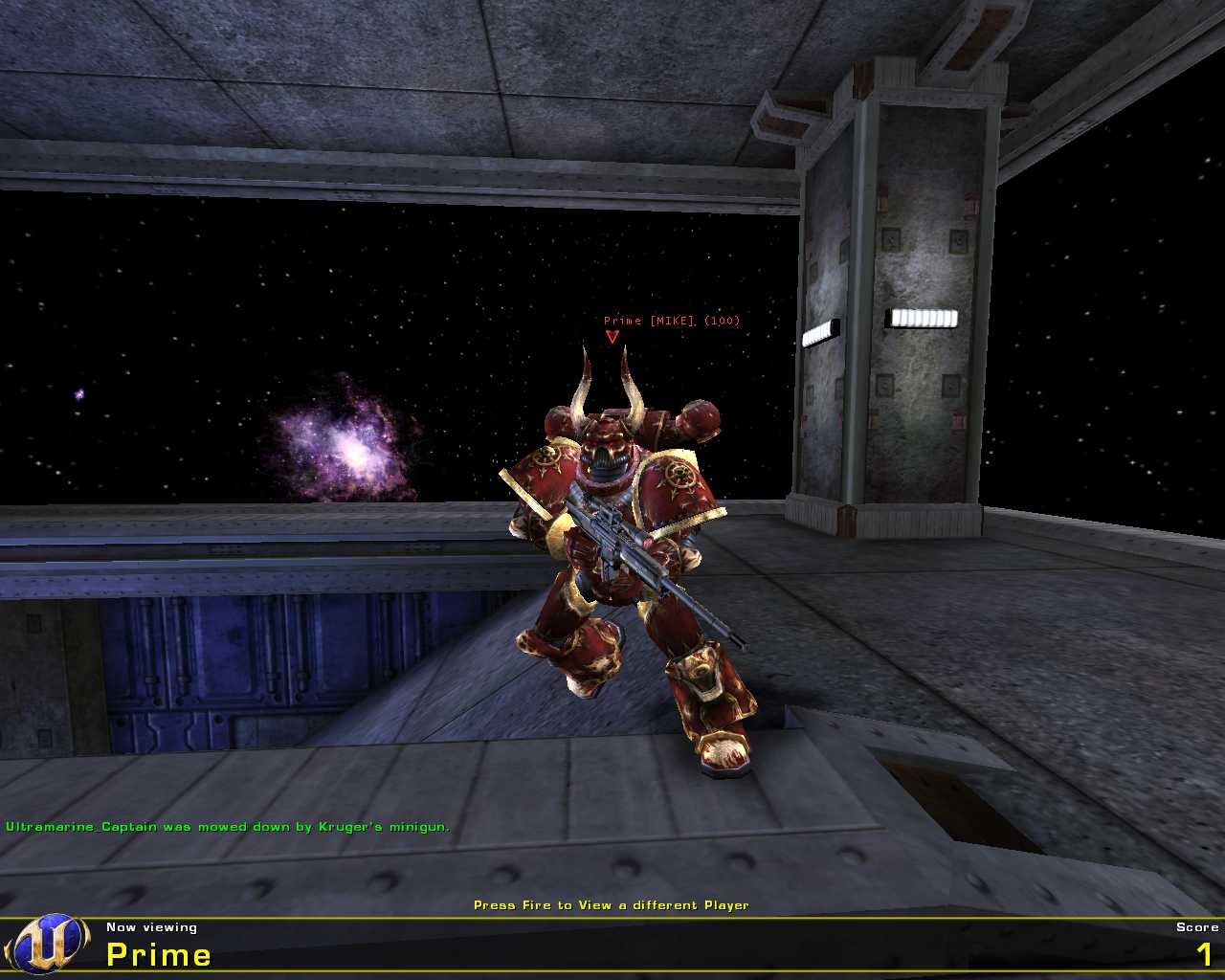Toggle the player health indicator (100)
Screen dimensions: 1225x980
click(x=723, y=322)
